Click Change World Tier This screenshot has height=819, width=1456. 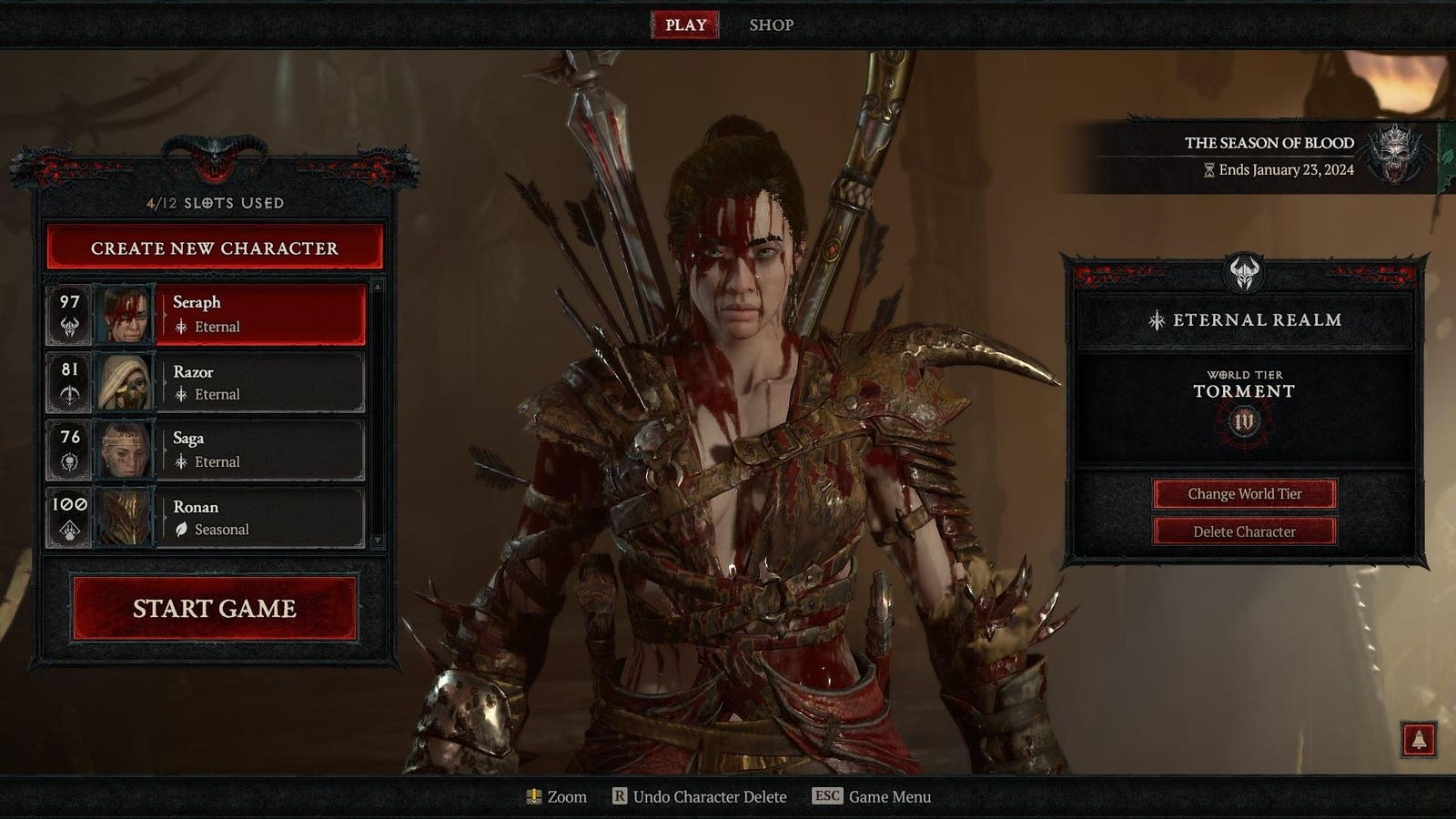click(x=1245, y=494)
